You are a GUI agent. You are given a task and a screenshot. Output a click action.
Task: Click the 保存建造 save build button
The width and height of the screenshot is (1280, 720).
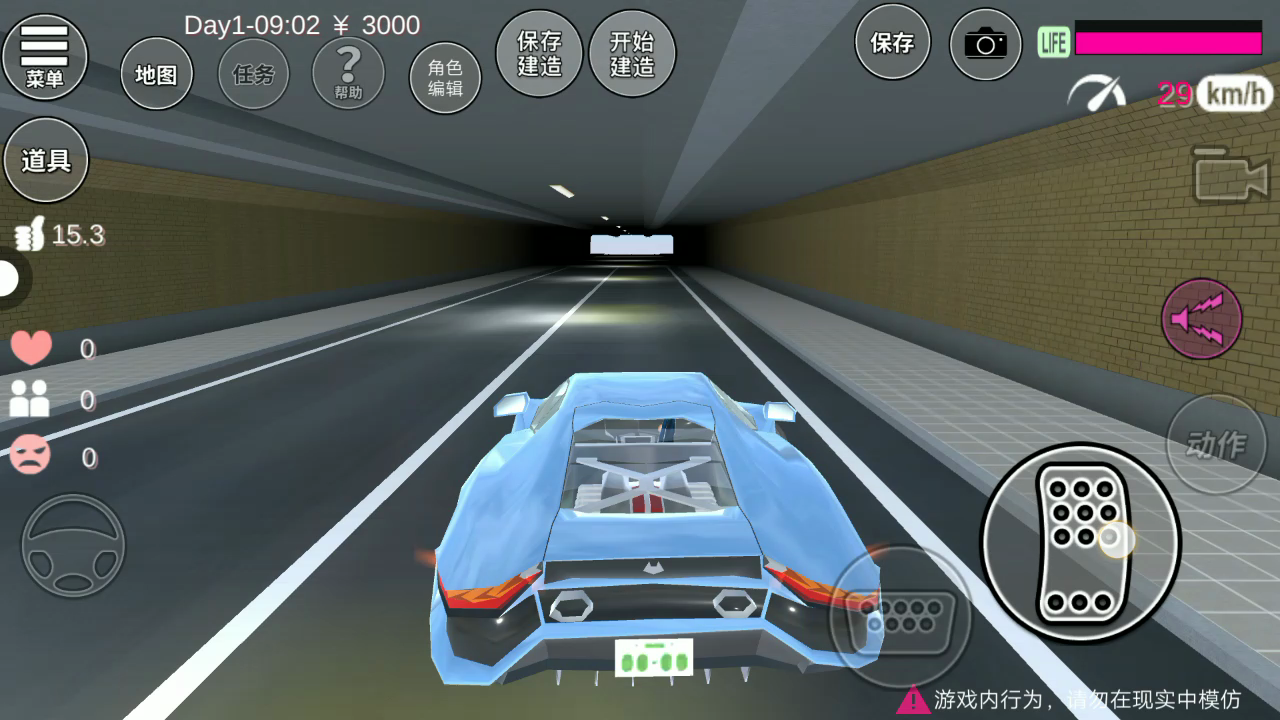click(x=539, y=54)
